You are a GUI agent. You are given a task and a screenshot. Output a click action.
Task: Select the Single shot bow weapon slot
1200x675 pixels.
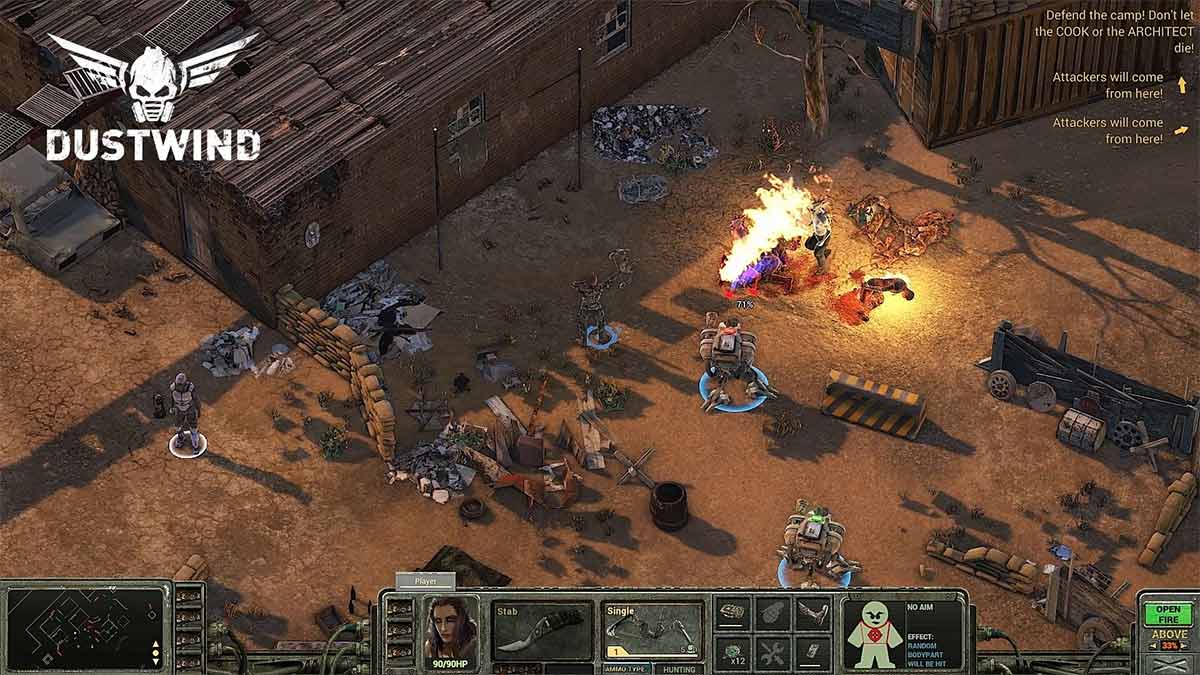click(653, 630)
